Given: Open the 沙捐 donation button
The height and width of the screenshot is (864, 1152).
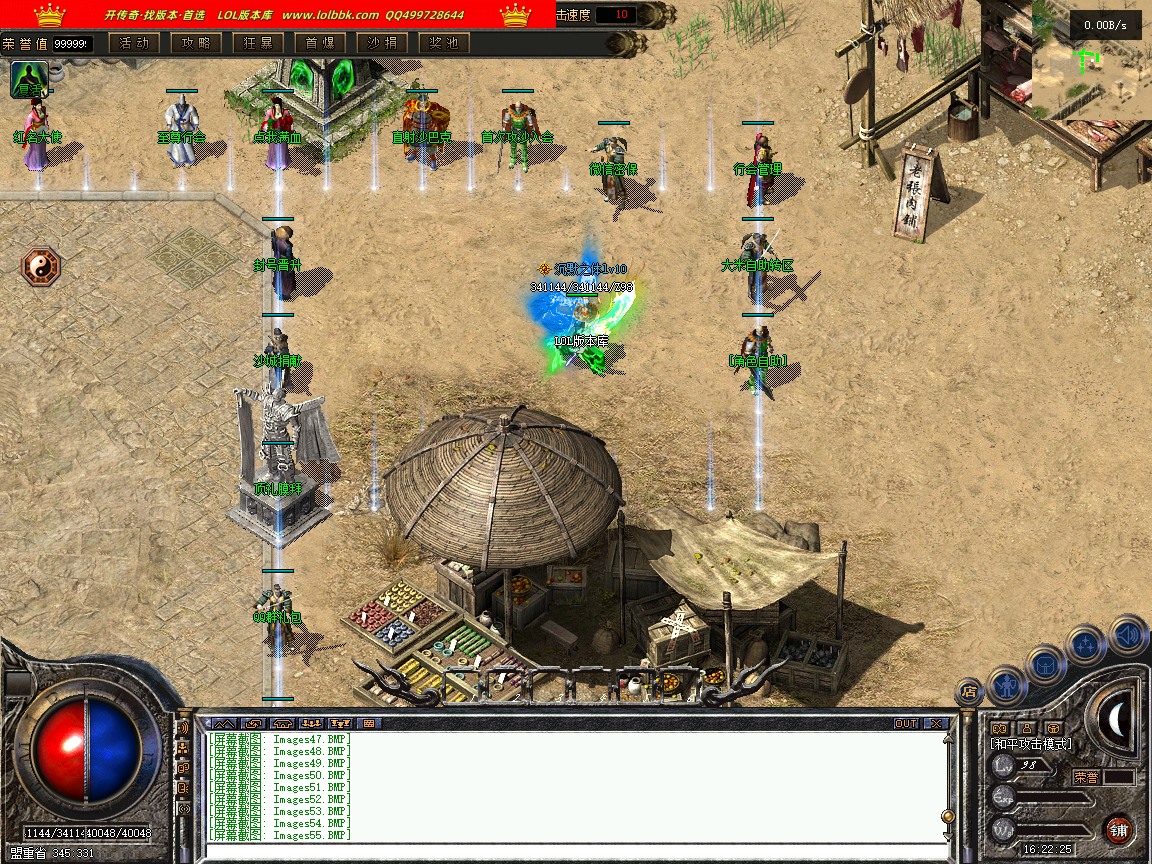Looking at the screenshot, I should click(x=382, y=43).
